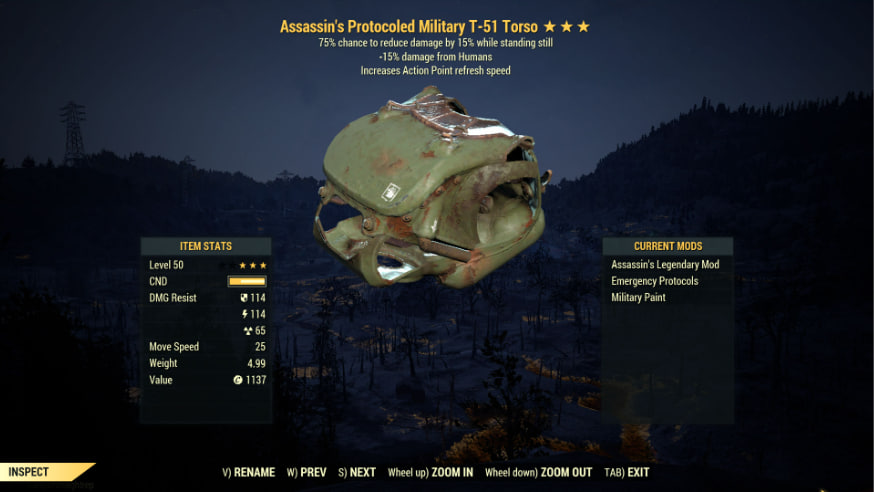Choose ZOOM IN on the inspected item
Viewport: 874px width, 492px height.
coord(431,472)
